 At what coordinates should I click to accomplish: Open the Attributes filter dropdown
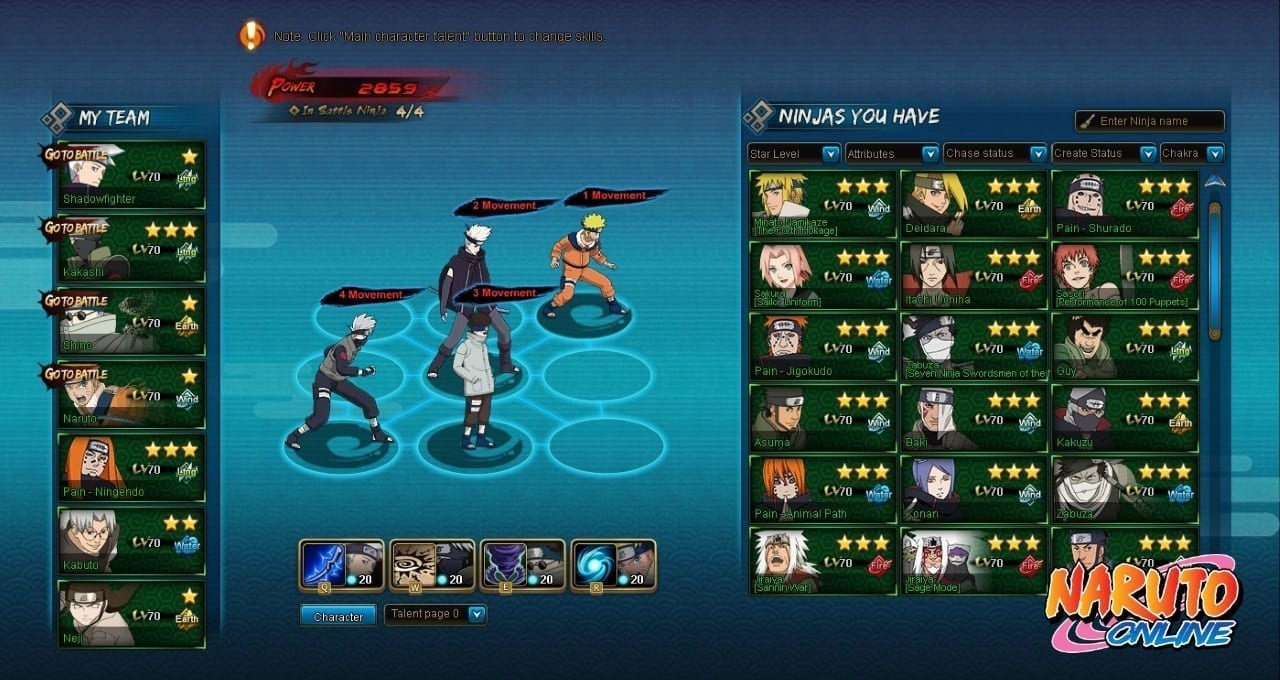click(x=892, y=153)
